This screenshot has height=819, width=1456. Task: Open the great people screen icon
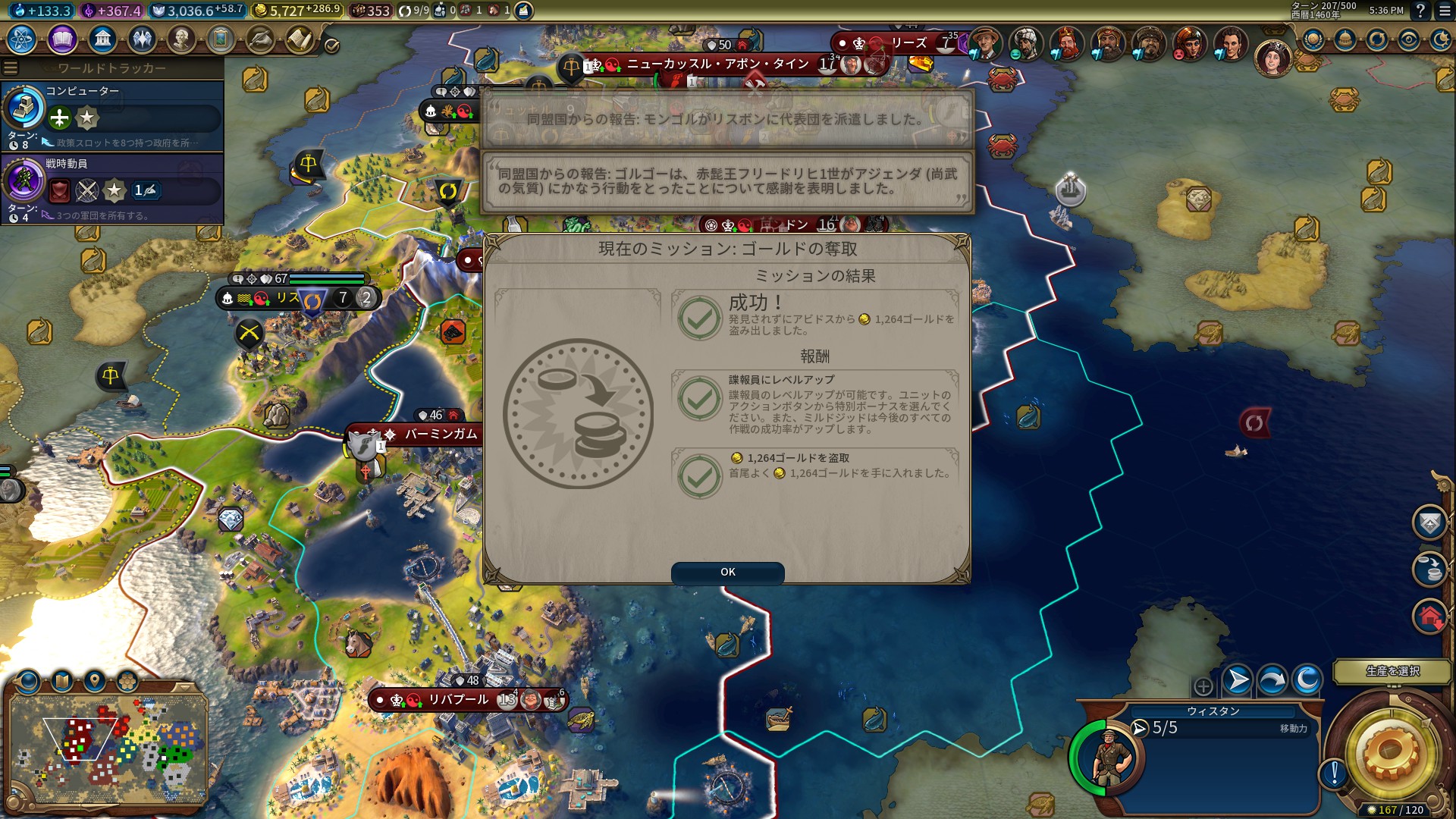coord(180,39)
